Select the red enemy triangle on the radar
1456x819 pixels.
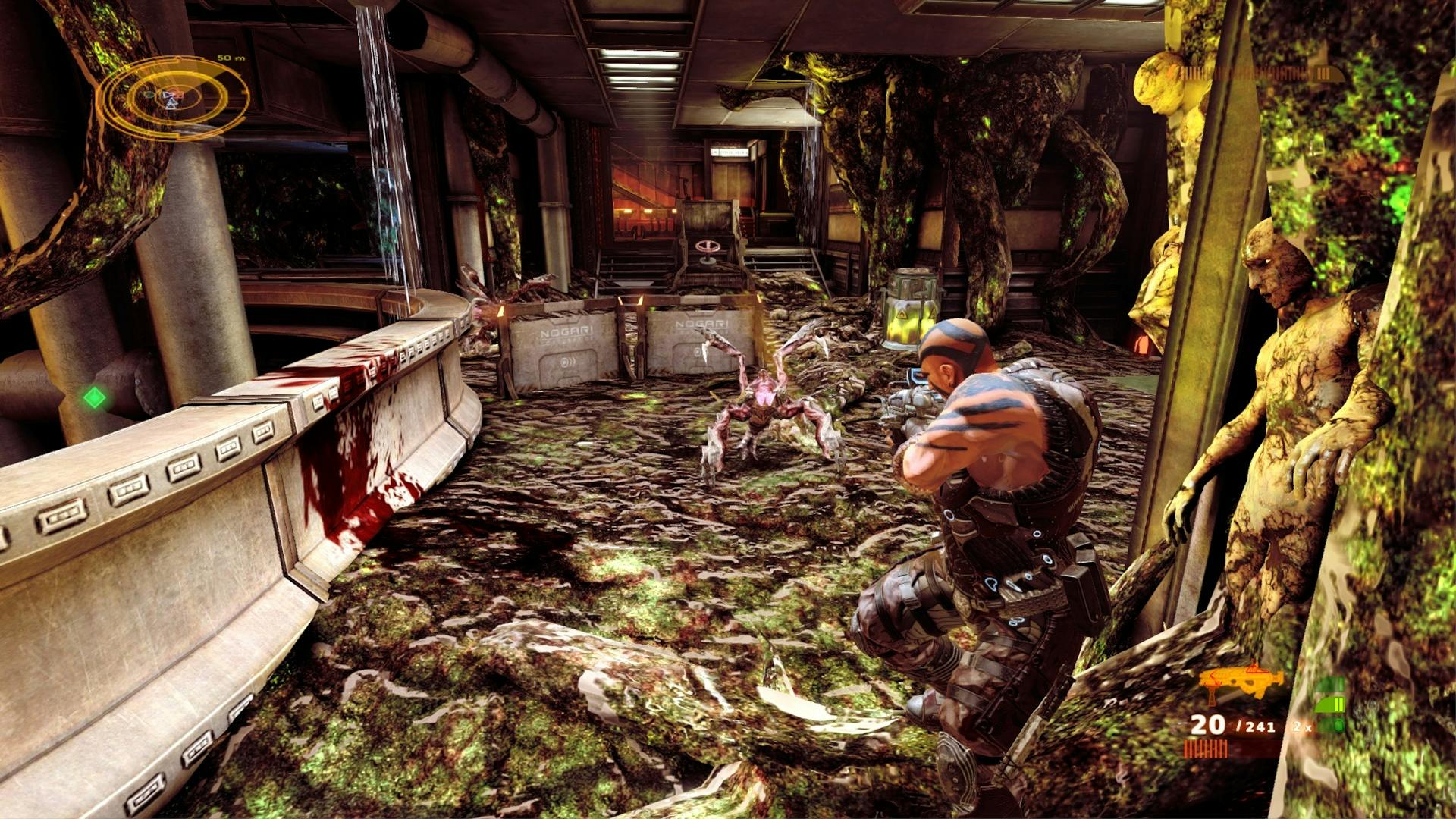click(x=177, y=93)
